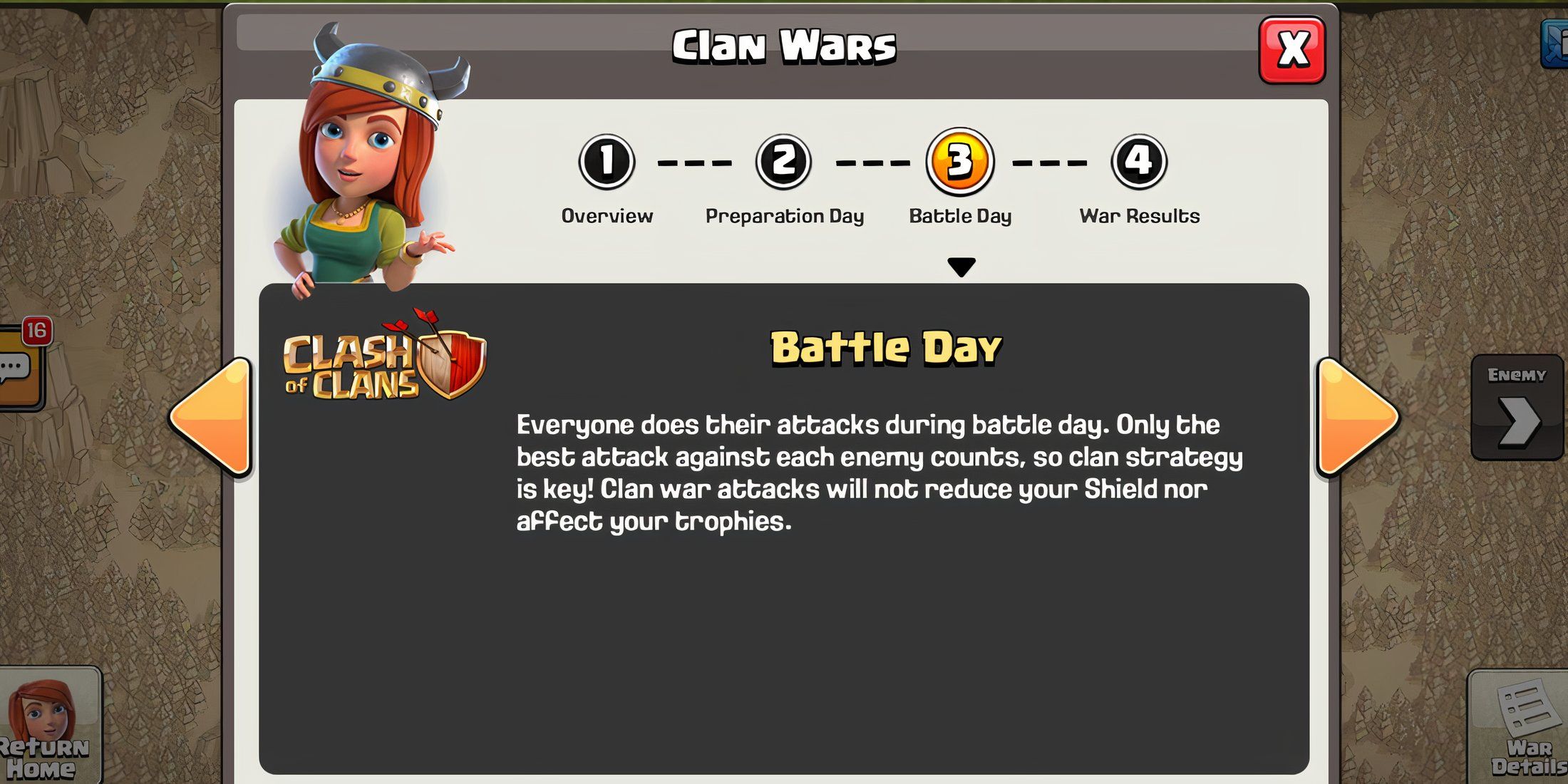Click the Clan Wars title banner
Screen dimensions: 1568x784
(784, 44)
